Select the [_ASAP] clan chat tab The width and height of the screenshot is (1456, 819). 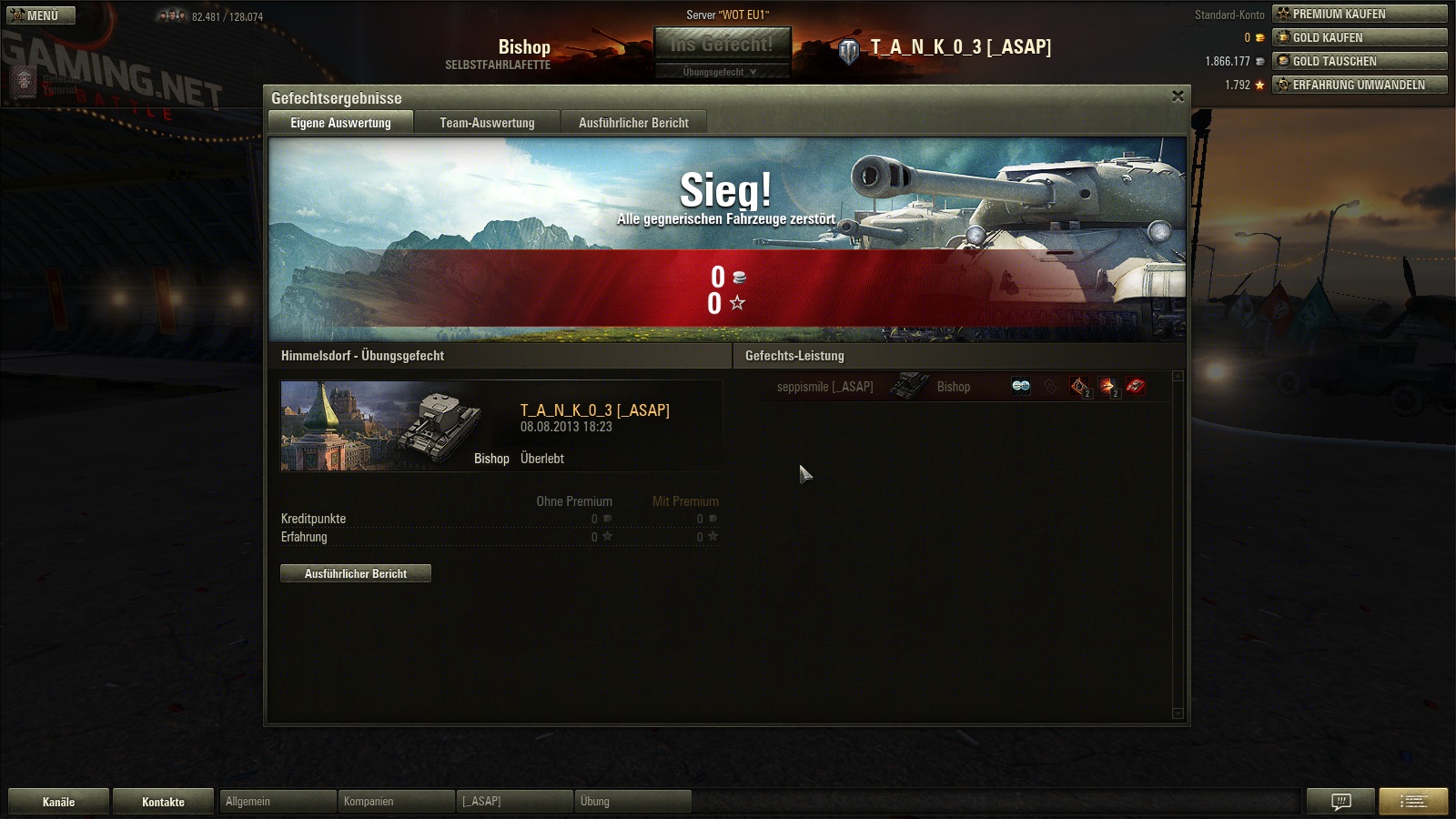[x=514, y=802]
